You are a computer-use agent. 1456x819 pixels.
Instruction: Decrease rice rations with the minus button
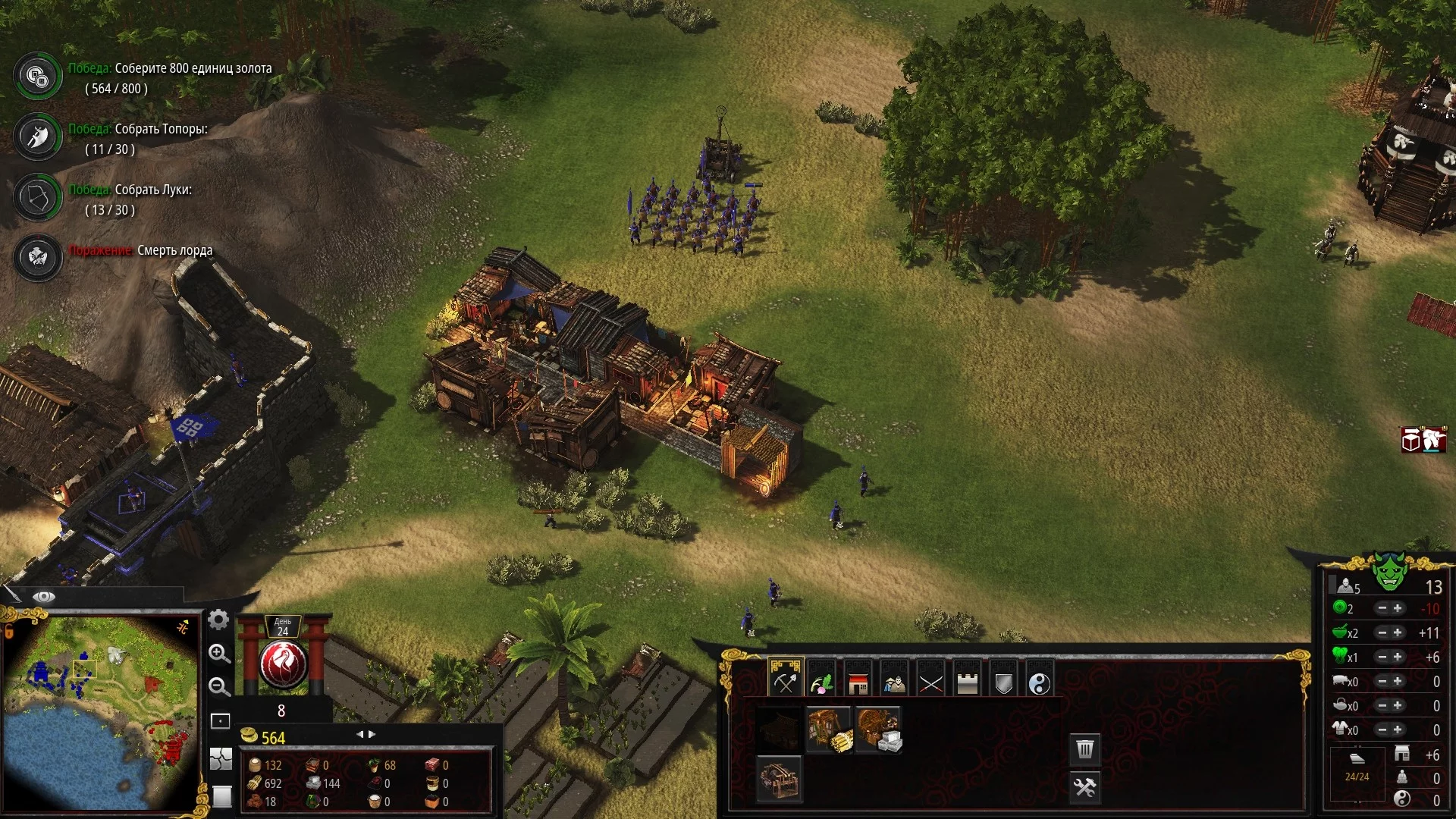click(x=1382, y=632)
